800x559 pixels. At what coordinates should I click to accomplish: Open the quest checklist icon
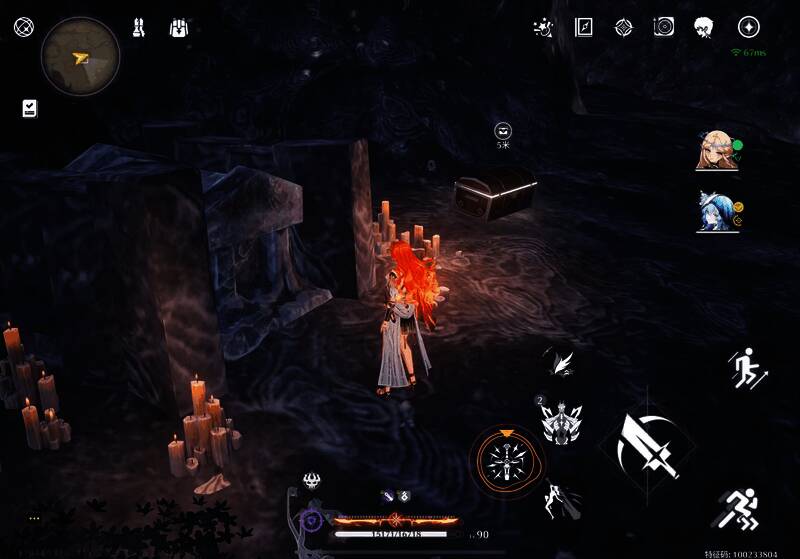(x=29, y=108)
